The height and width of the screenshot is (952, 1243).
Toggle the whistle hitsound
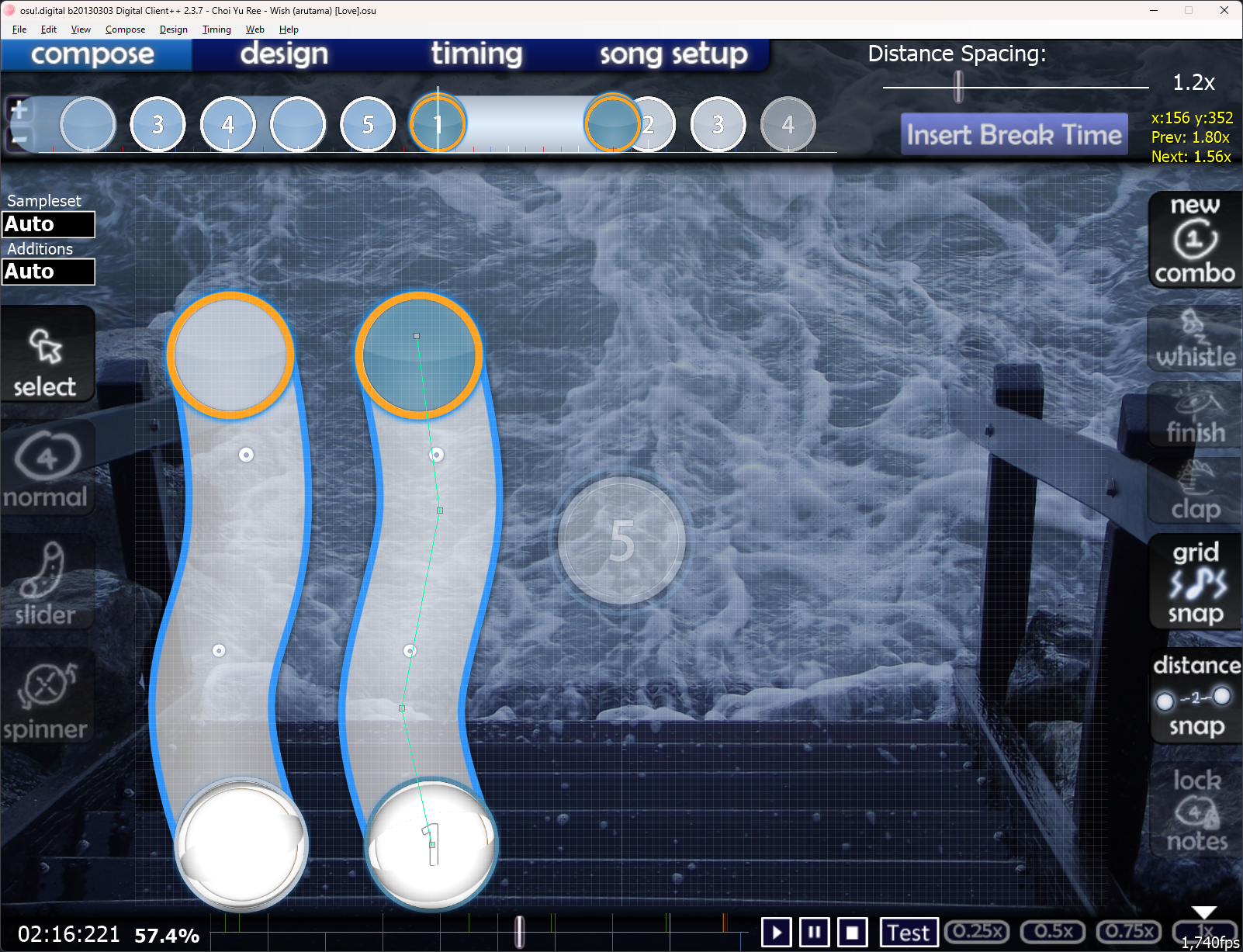(1195, 340)
